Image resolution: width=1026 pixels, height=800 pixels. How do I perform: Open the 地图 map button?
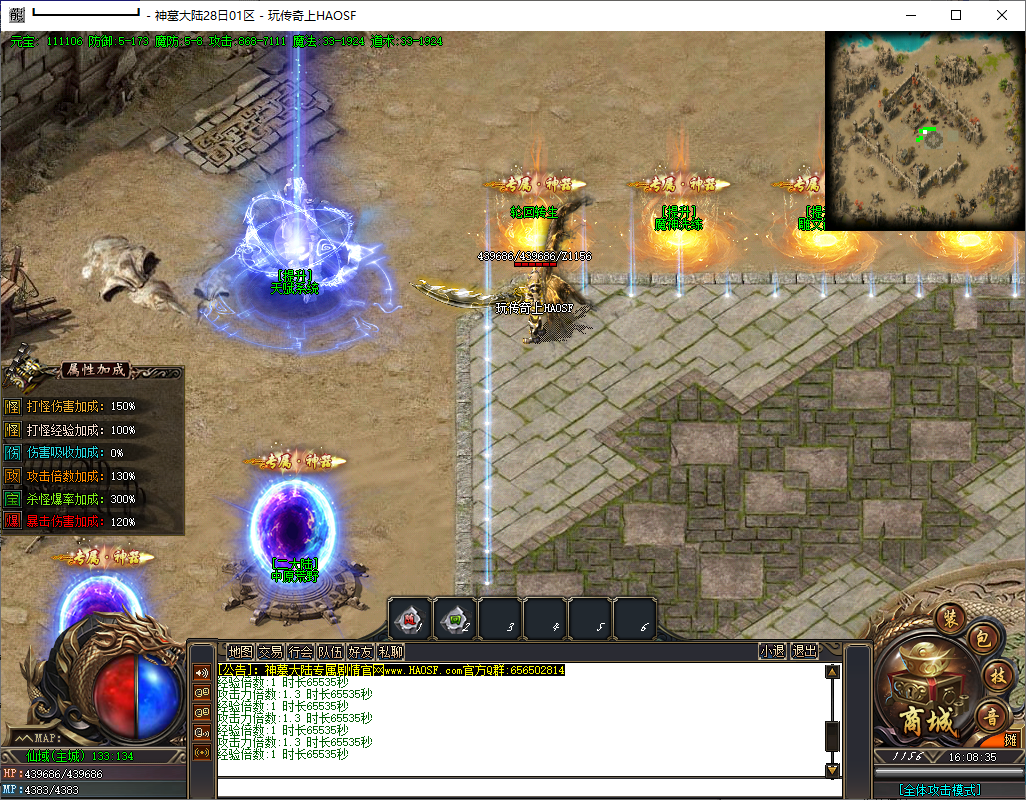click(240, 651)
